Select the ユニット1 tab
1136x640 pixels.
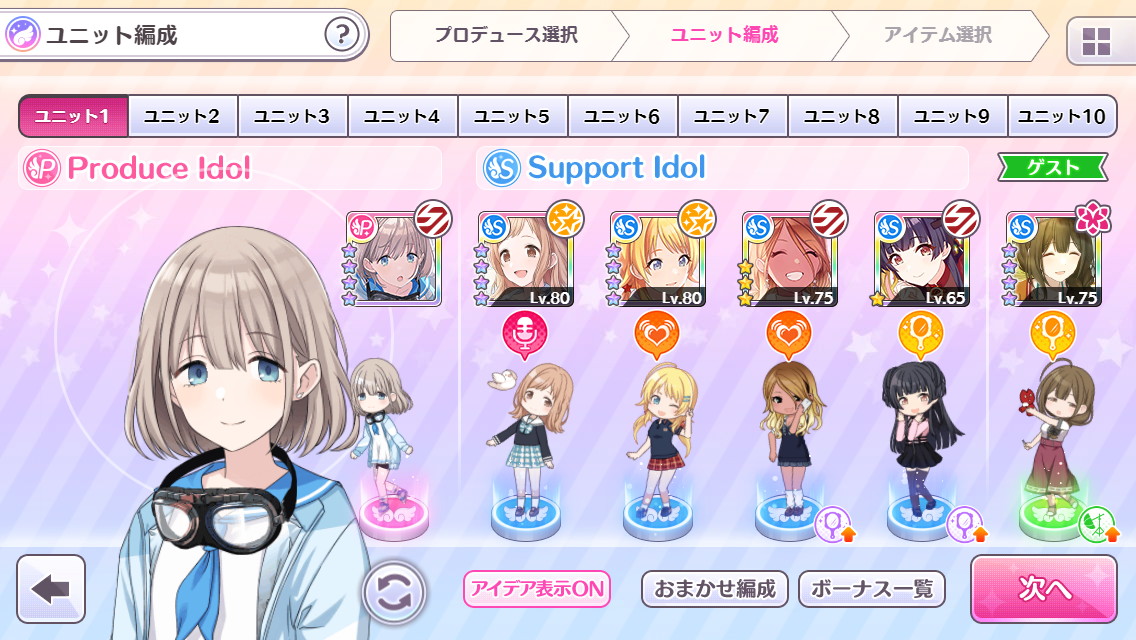(x=73, y=117)
